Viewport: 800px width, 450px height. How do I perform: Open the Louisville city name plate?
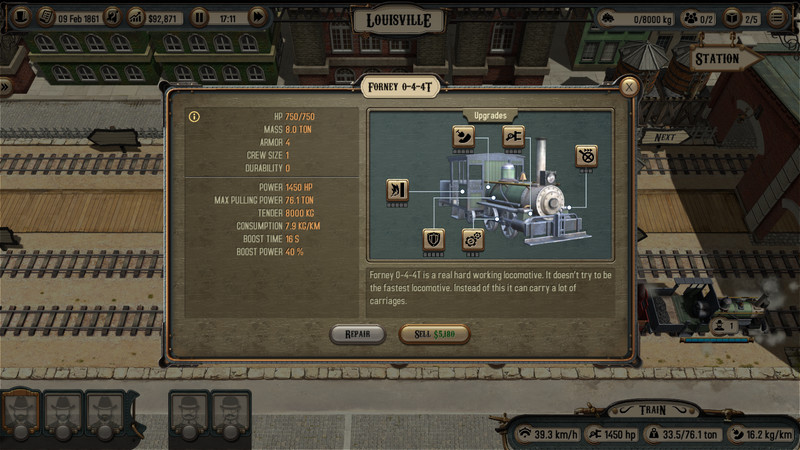399,21
